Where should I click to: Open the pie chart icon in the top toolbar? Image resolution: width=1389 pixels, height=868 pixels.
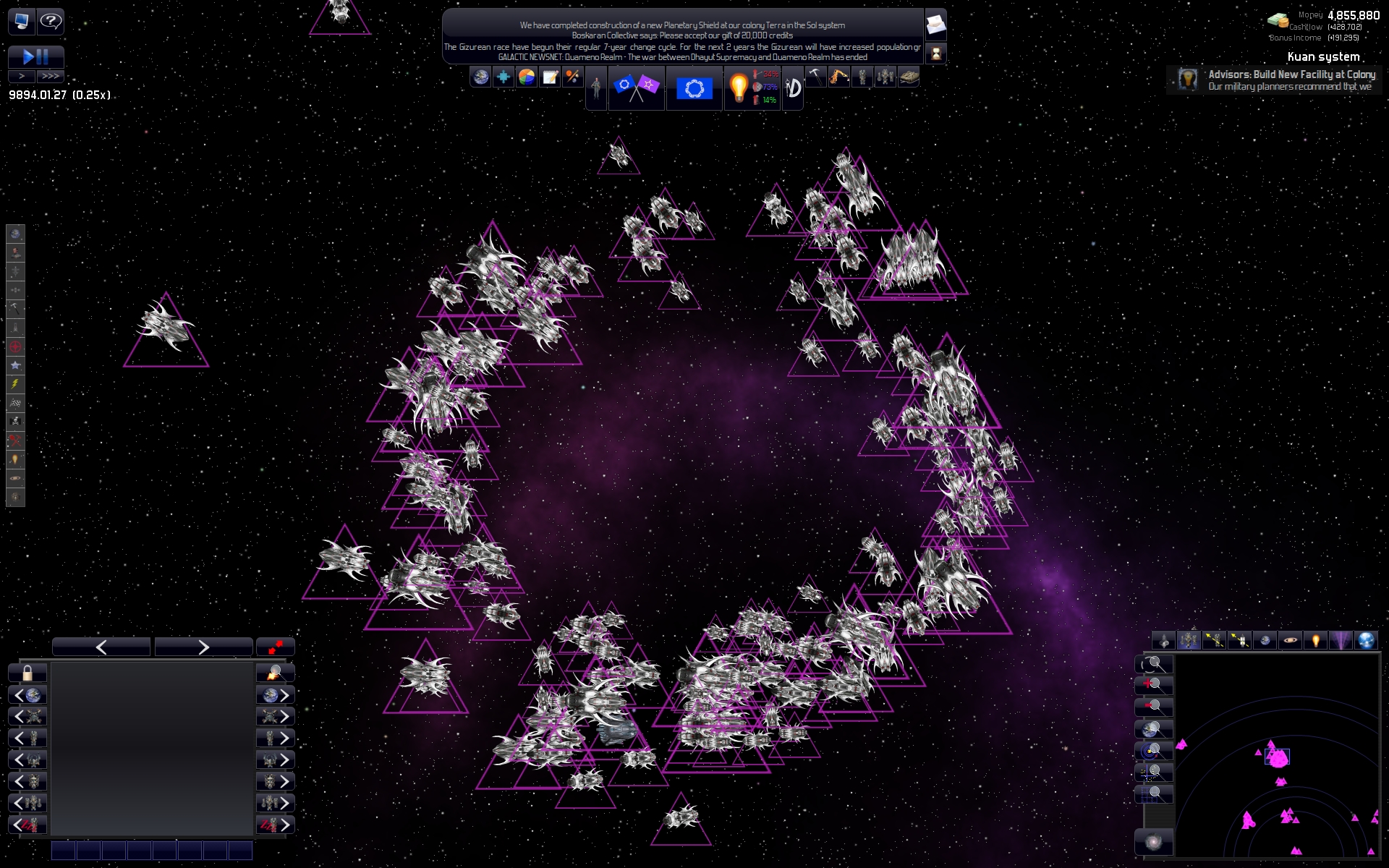pyautogui.click(x=527, y=77)
